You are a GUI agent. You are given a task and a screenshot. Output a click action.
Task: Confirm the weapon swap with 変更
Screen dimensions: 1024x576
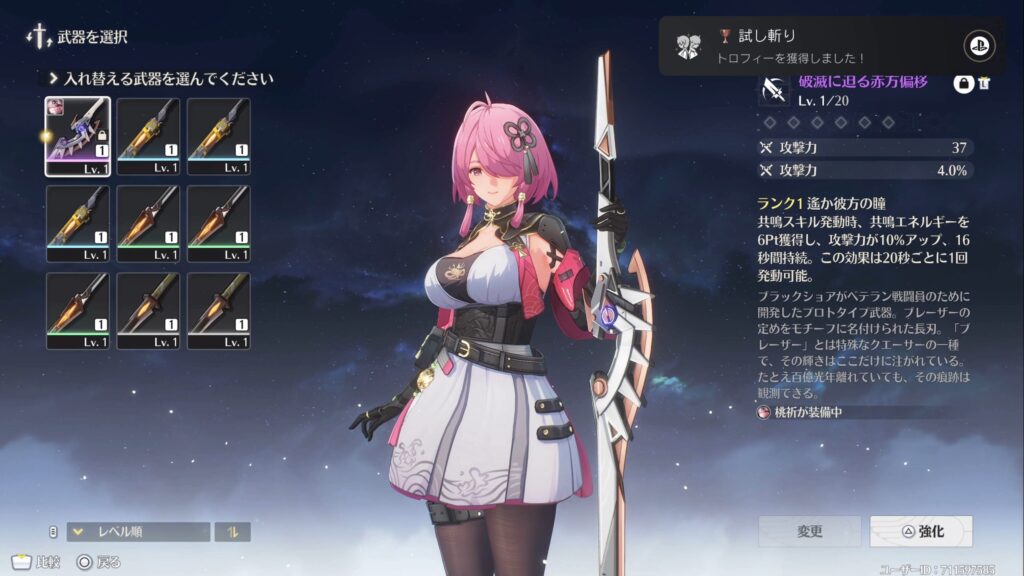[809, 531]
